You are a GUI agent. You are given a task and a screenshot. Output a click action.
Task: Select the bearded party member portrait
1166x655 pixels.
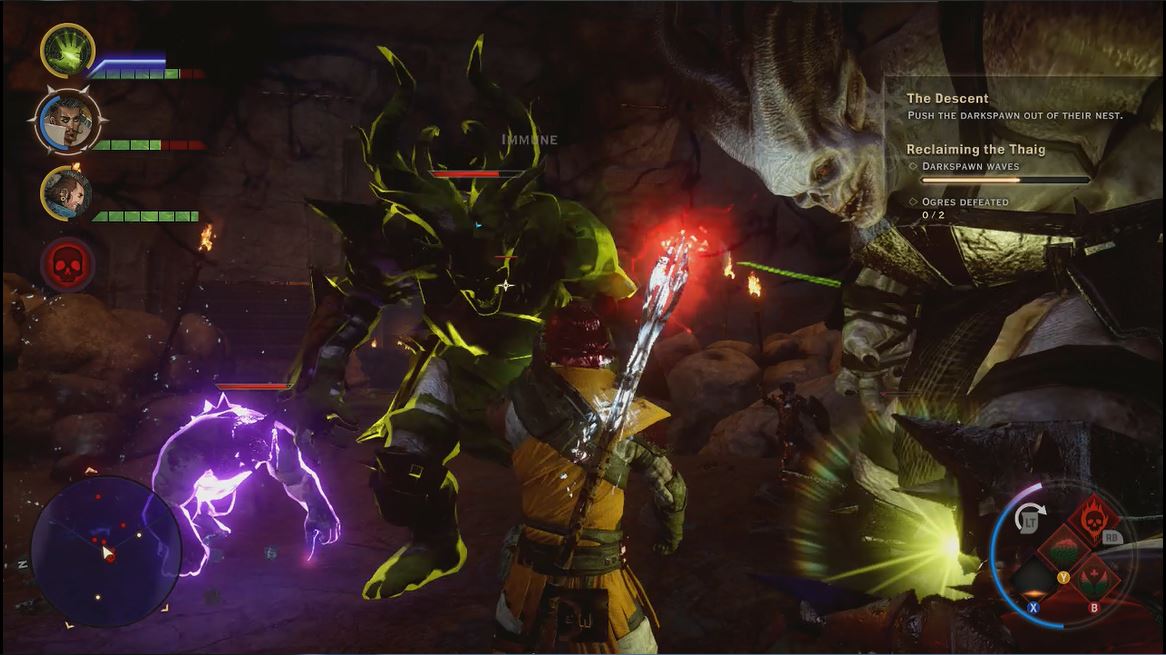coord(66,193)
